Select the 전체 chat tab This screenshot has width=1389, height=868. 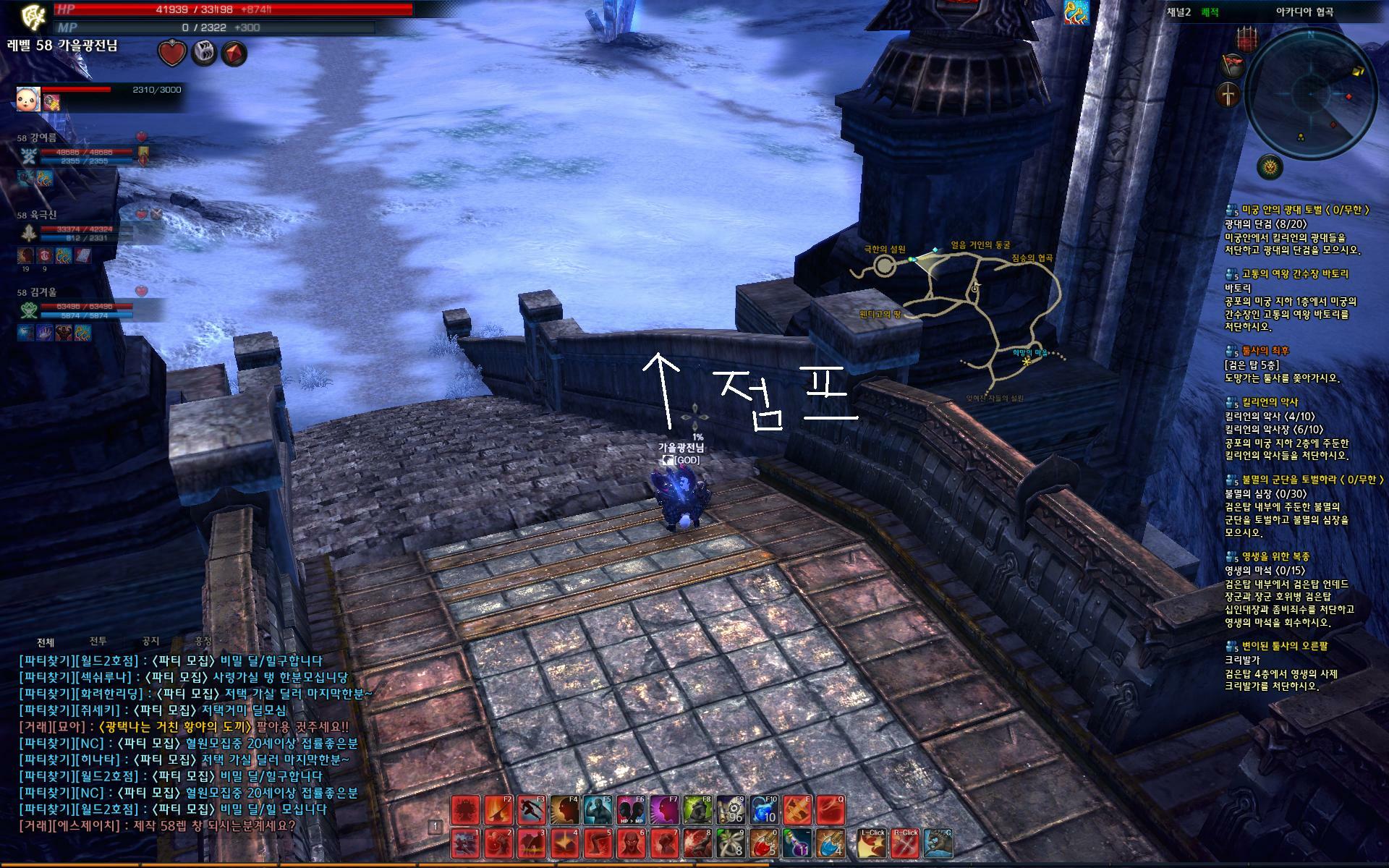click(x=46, y=642)
